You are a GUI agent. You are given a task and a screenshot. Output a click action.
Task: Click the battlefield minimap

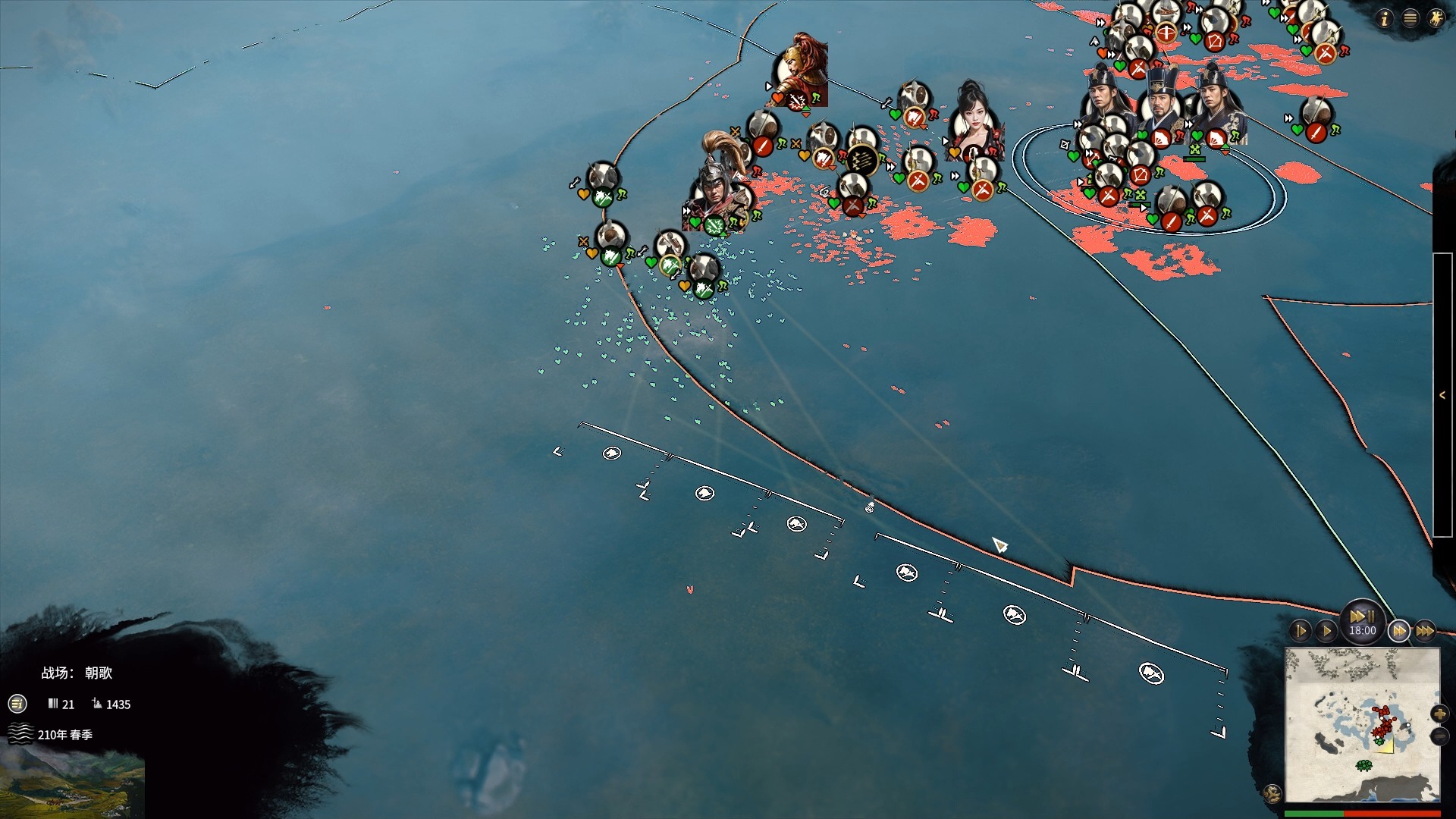tap(1362, 724)
